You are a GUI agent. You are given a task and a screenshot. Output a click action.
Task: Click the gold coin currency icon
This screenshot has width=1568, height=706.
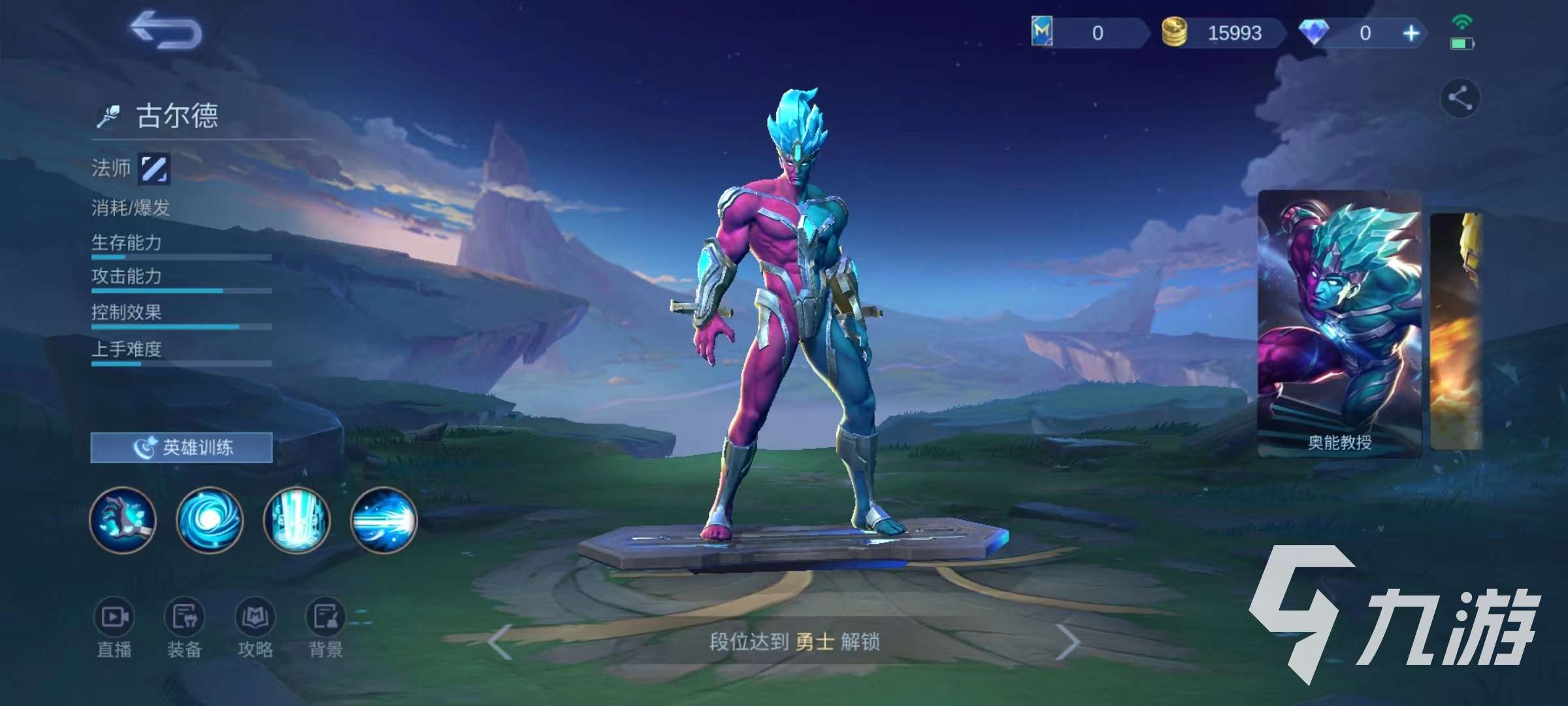pos(1174,33)
